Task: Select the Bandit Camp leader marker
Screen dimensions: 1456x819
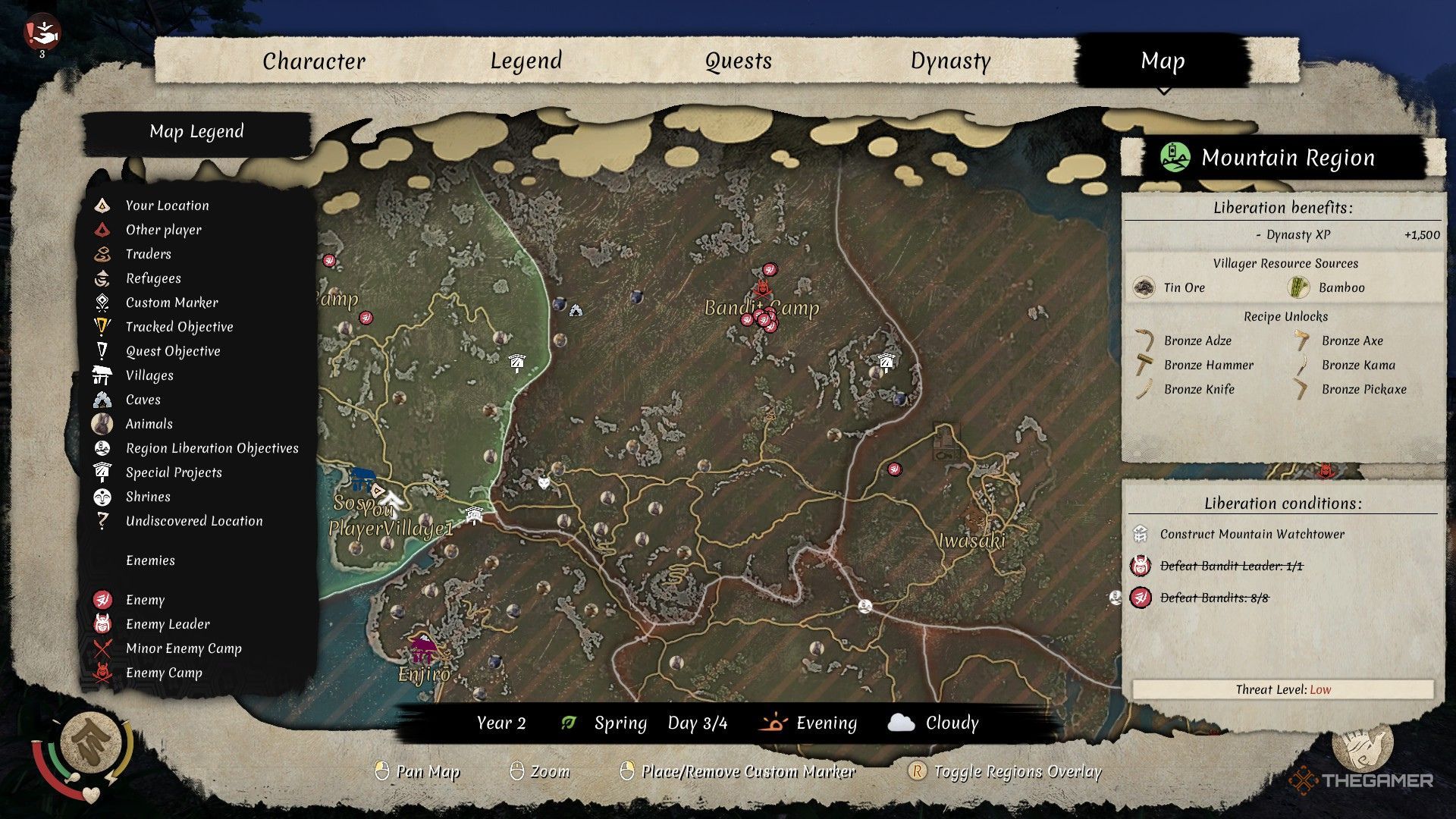Action: pos(762,288)
